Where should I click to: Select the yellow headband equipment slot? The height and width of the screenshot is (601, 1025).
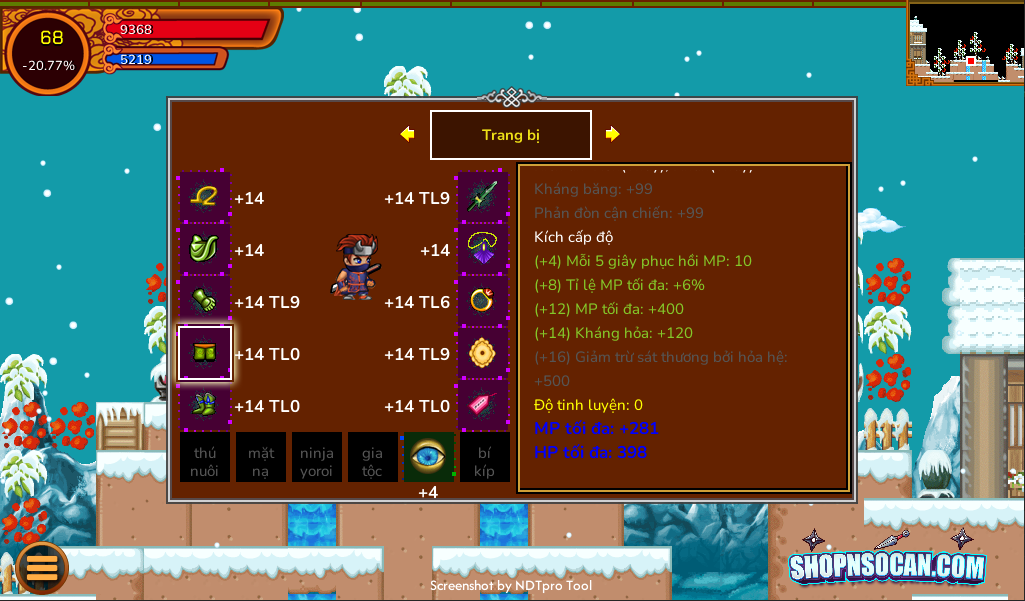205,197
